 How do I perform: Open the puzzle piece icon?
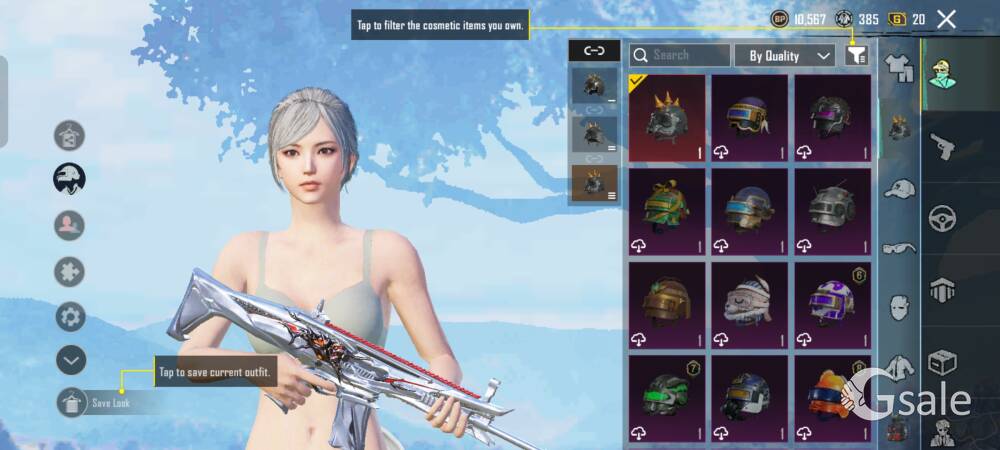click(70, 272)
